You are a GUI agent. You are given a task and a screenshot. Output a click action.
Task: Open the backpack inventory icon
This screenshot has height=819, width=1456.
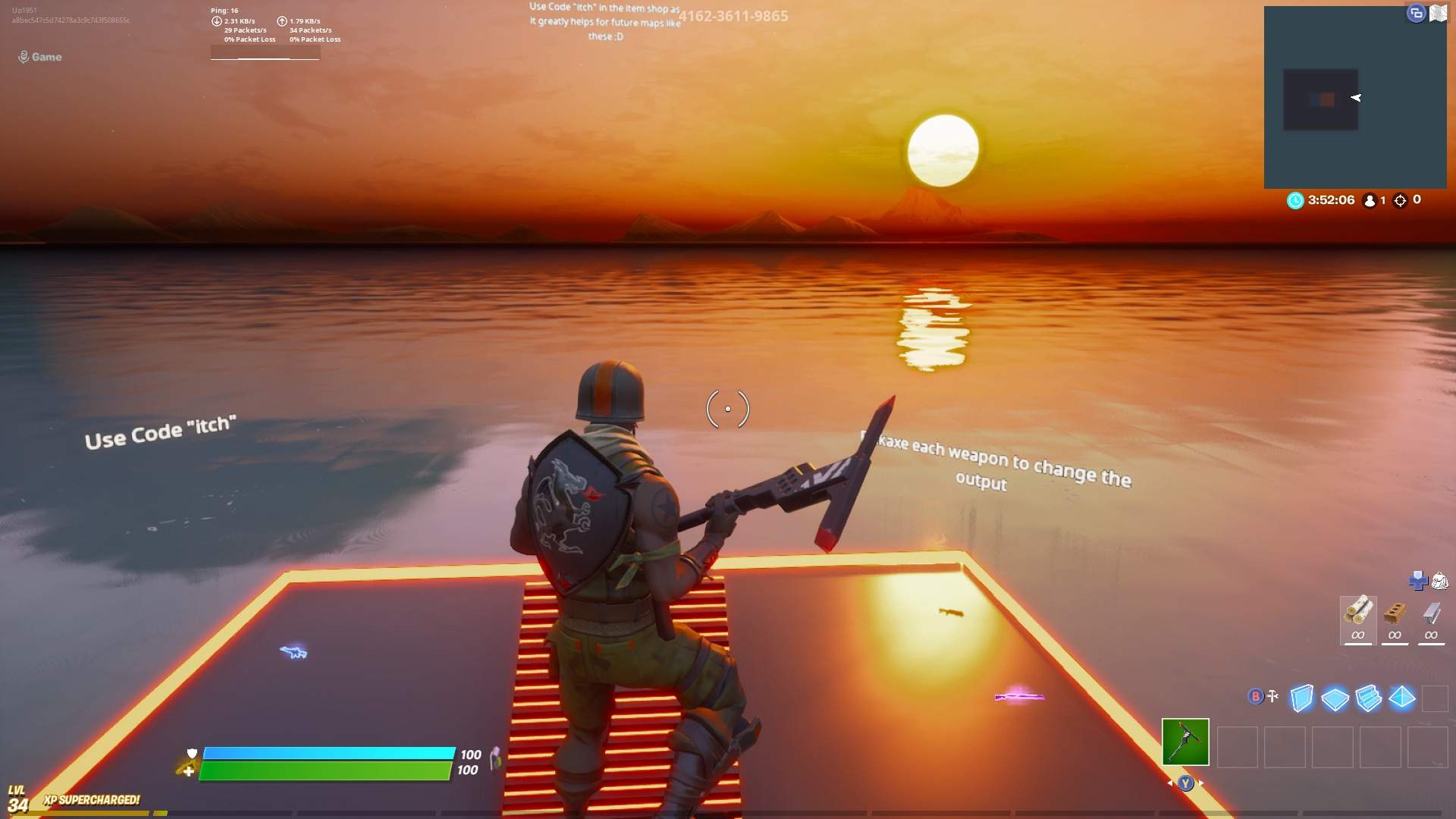tap(1440, 581)
